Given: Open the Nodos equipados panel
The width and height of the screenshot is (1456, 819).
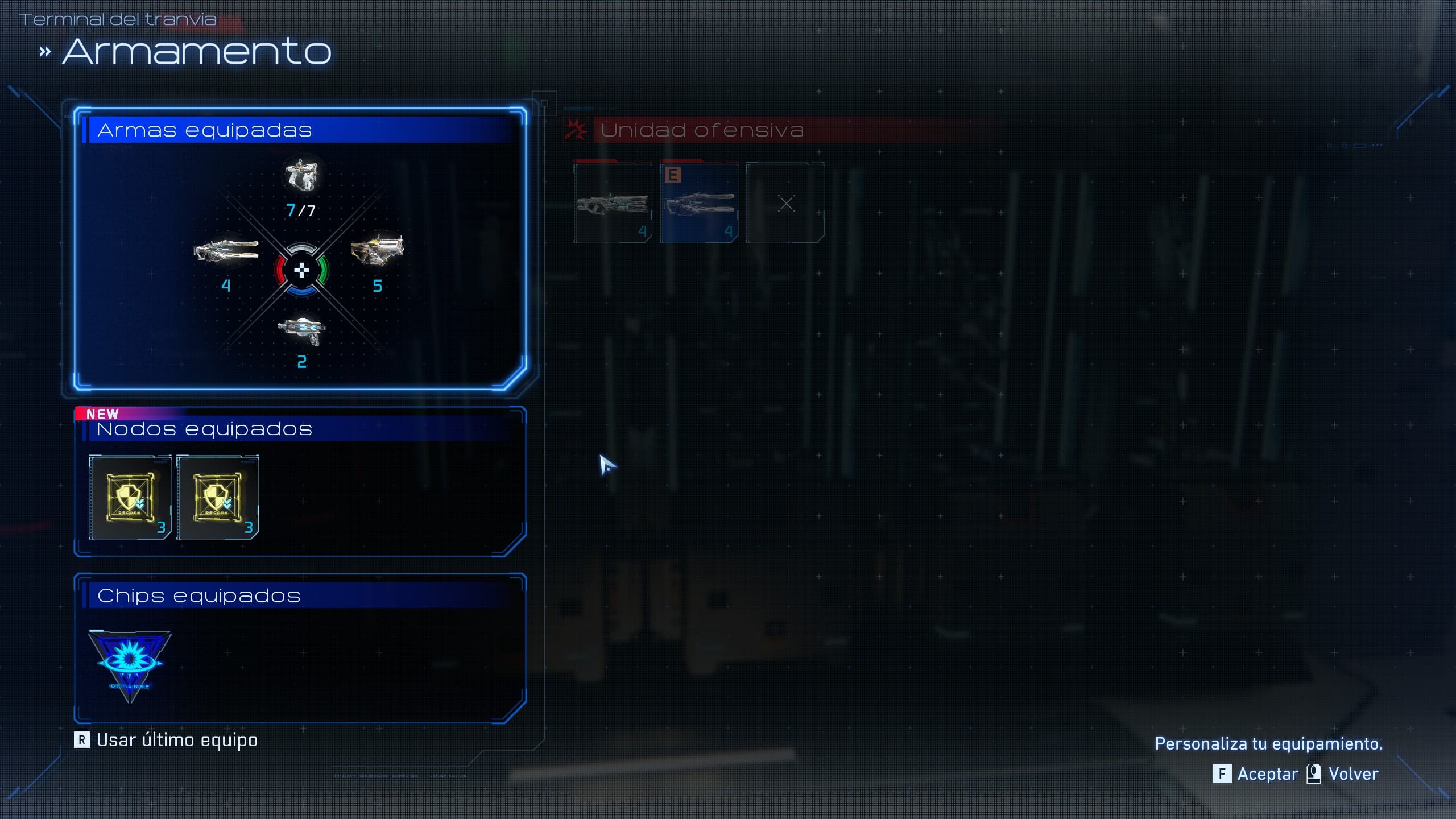Looking at the screenshot, I should pyautogui.click(x=204, y=429).
